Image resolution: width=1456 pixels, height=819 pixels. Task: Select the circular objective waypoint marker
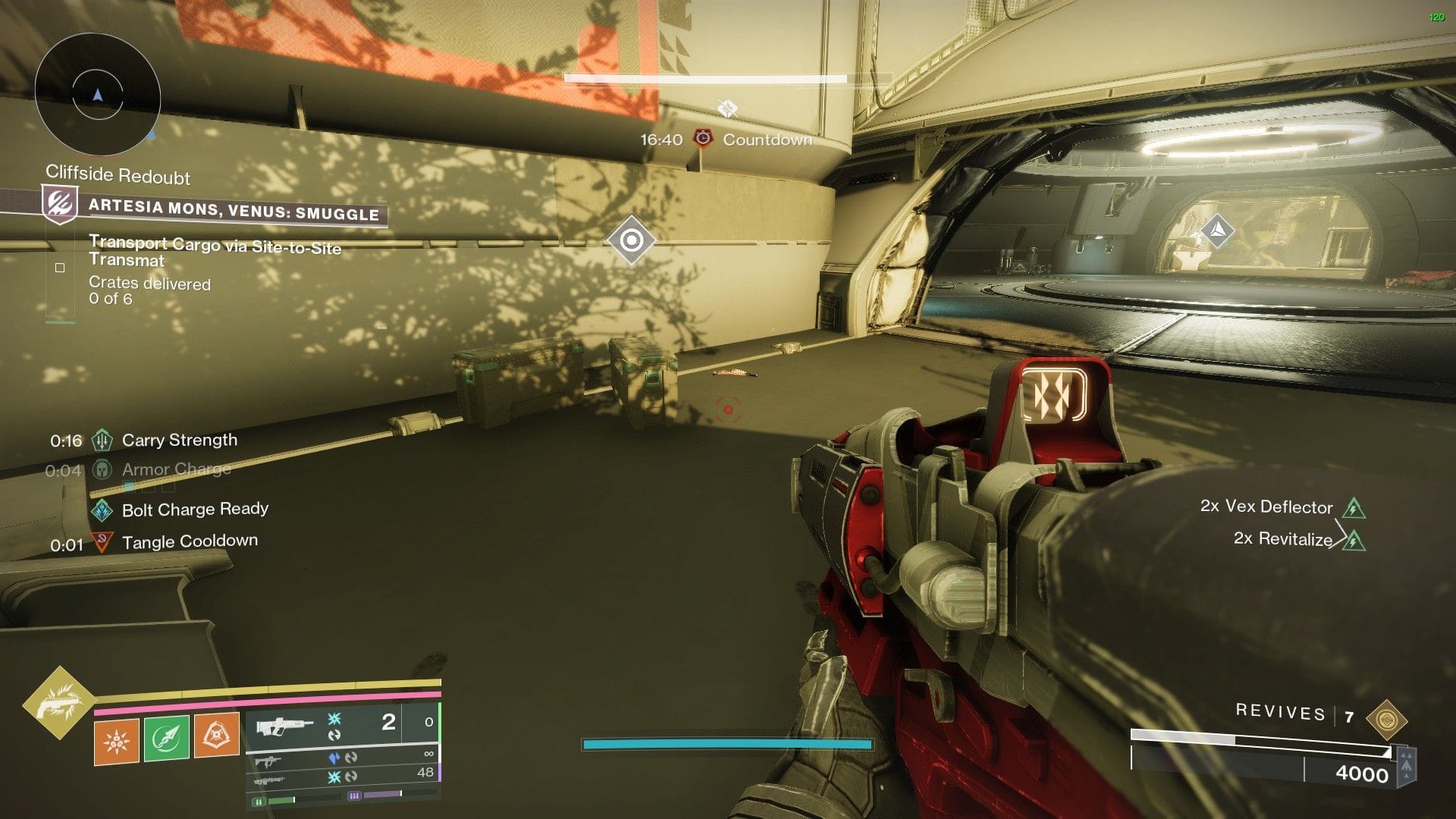coord(631,240)
